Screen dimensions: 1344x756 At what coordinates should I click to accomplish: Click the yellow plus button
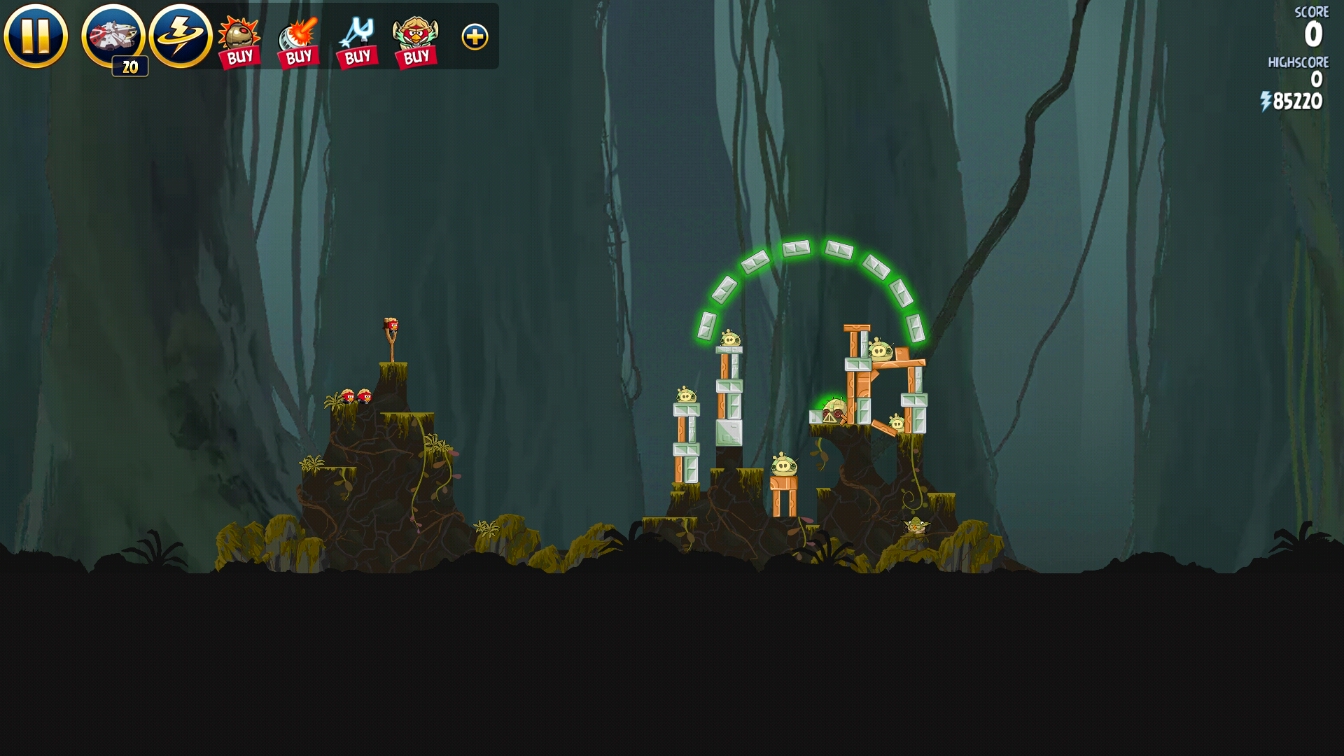pyautogui.click(x=475, y=37)
